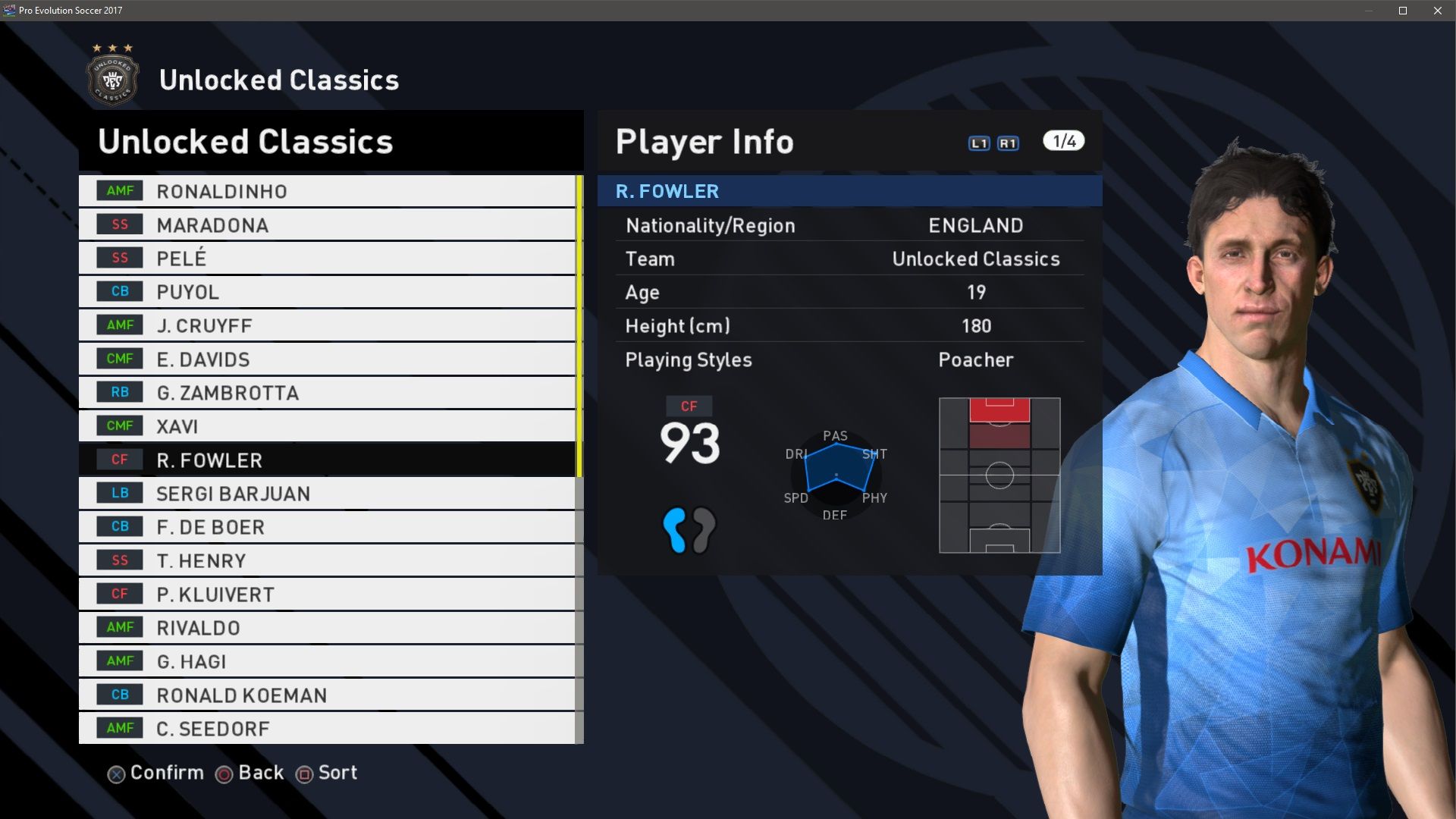Pick P. Kluivert
Screen dimensions: 1456x819
pos(326,595)
